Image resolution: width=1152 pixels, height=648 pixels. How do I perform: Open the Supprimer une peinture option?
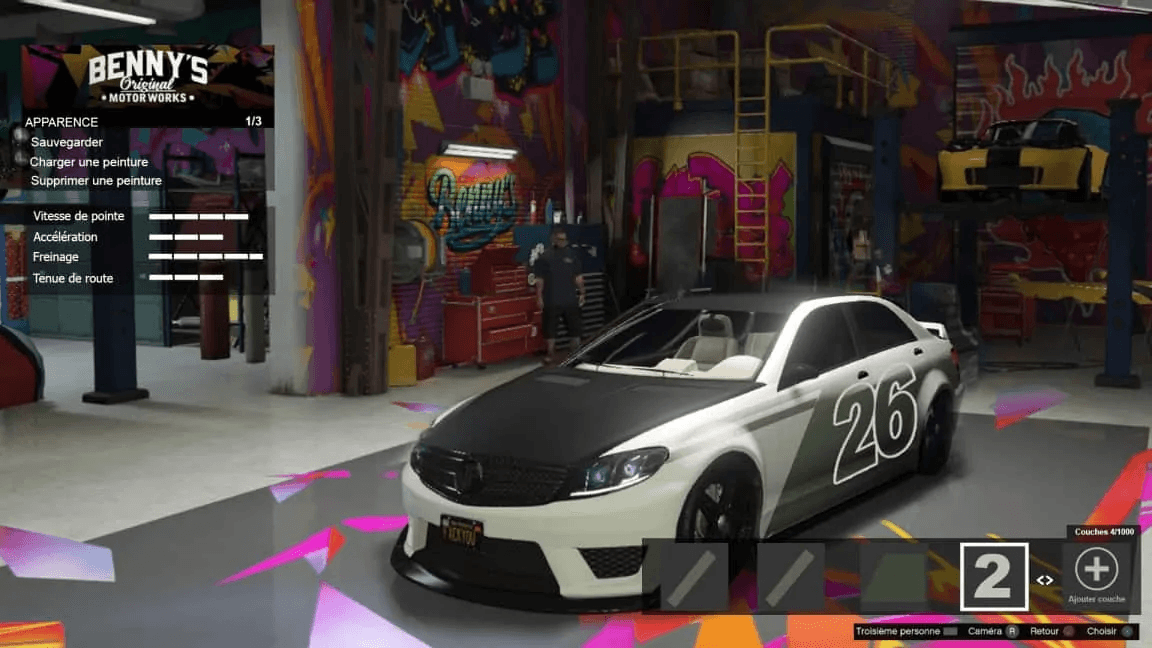(x=96, y=181)
